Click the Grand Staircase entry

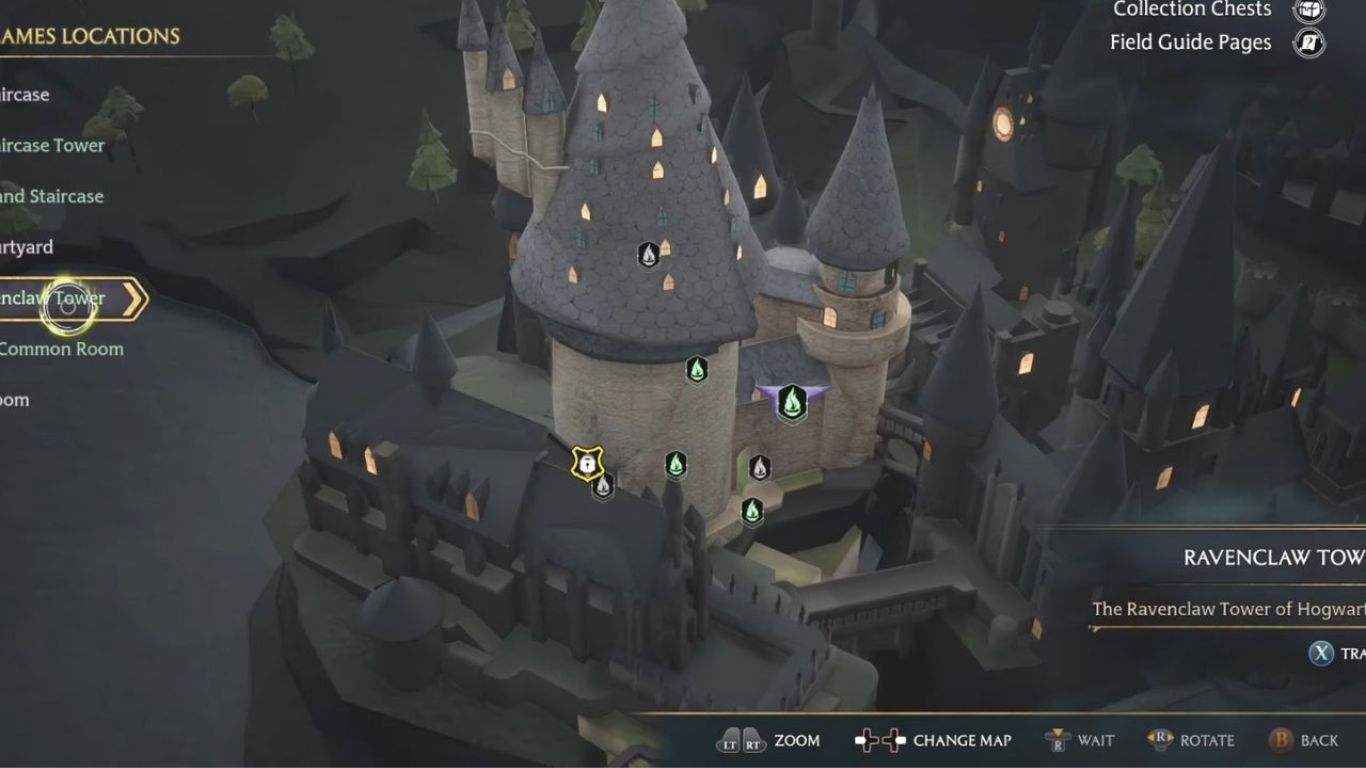click(x=52, y=196)
